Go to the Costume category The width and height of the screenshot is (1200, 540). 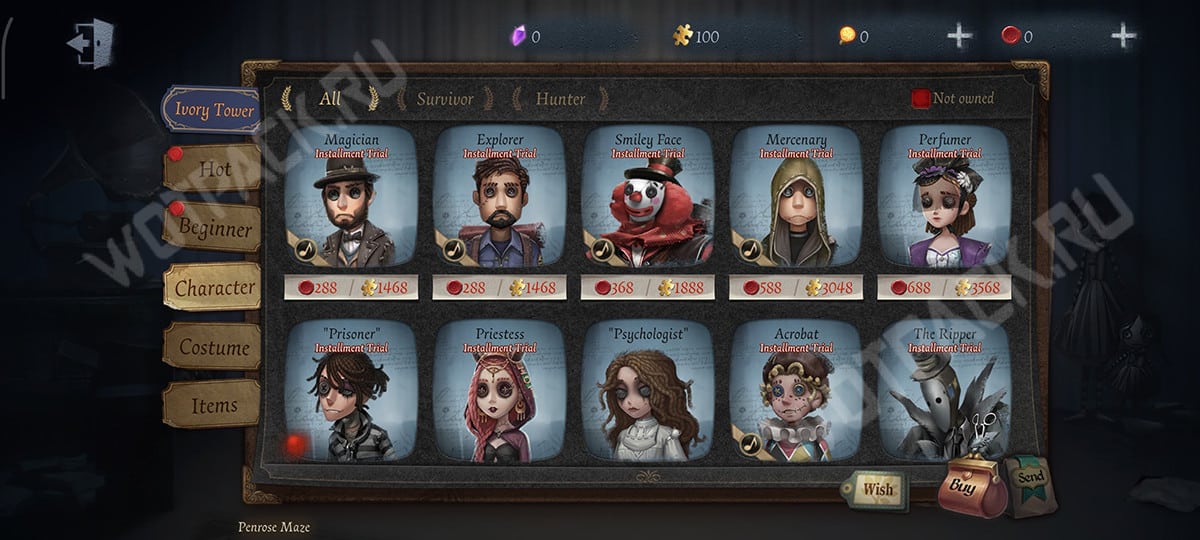click(214, 348)
